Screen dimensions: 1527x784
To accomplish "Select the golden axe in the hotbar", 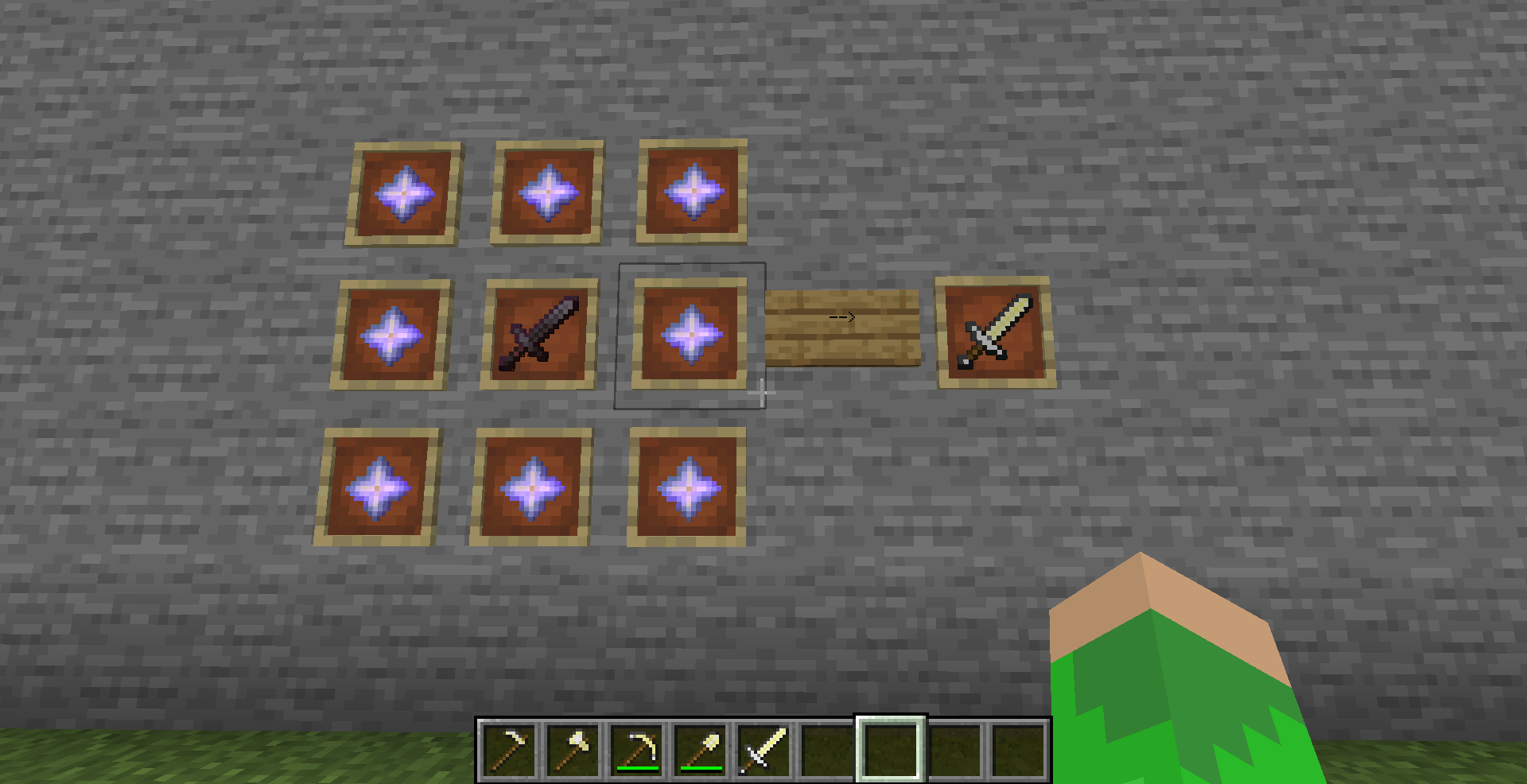I will 574,751.
